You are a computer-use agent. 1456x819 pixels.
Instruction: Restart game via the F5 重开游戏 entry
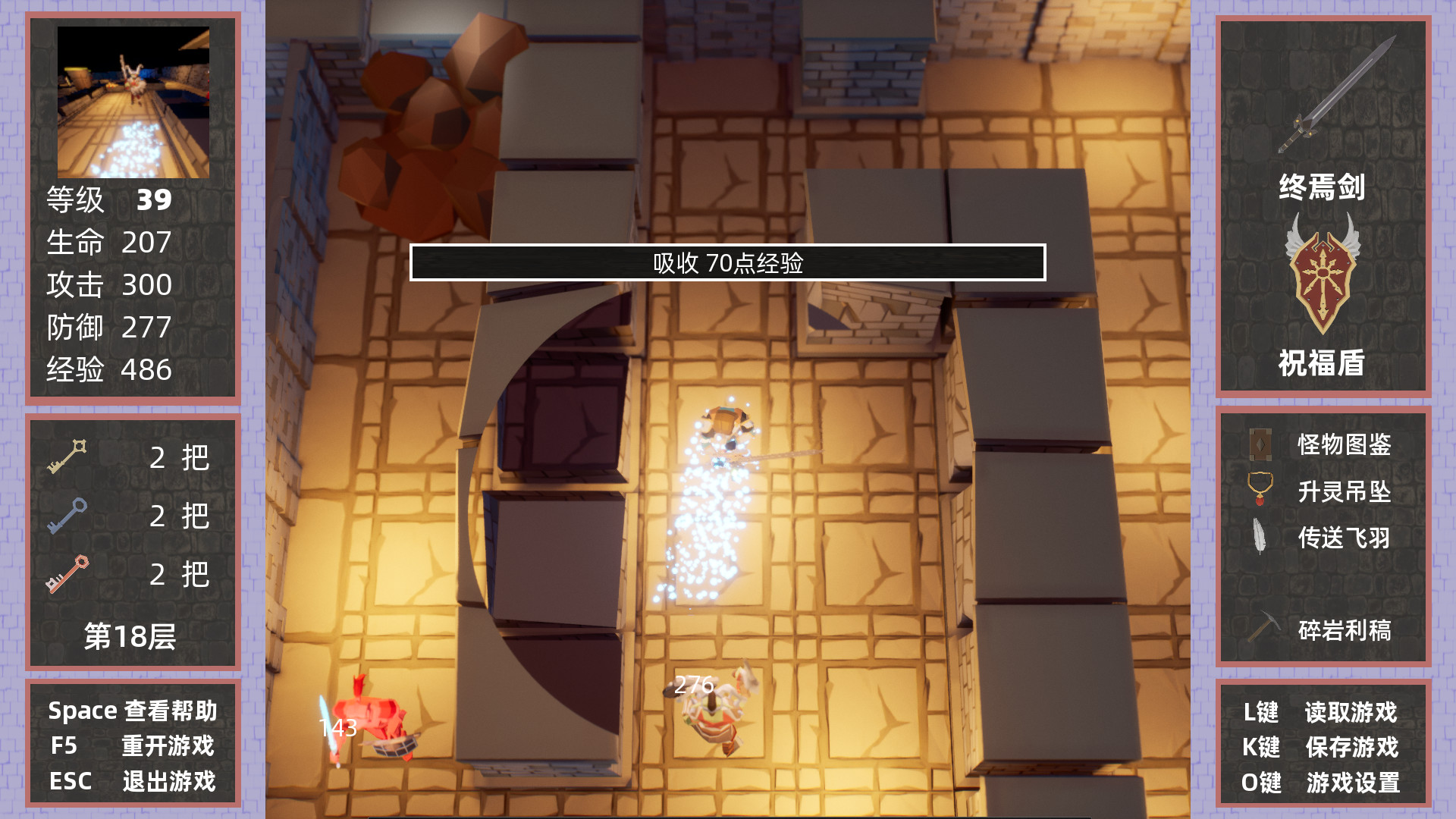coord(133,747)
